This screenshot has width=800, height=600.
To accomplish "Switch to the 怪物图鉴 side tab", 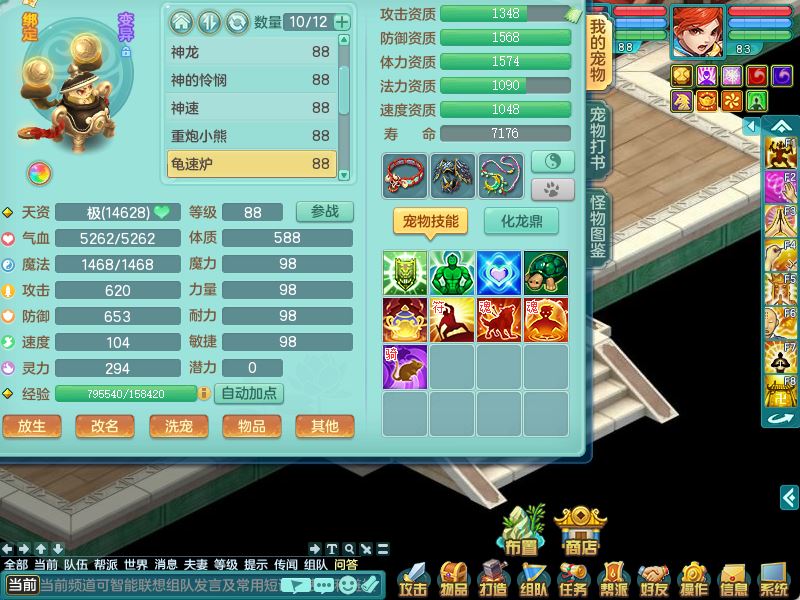I will click(x=598, y=229).
